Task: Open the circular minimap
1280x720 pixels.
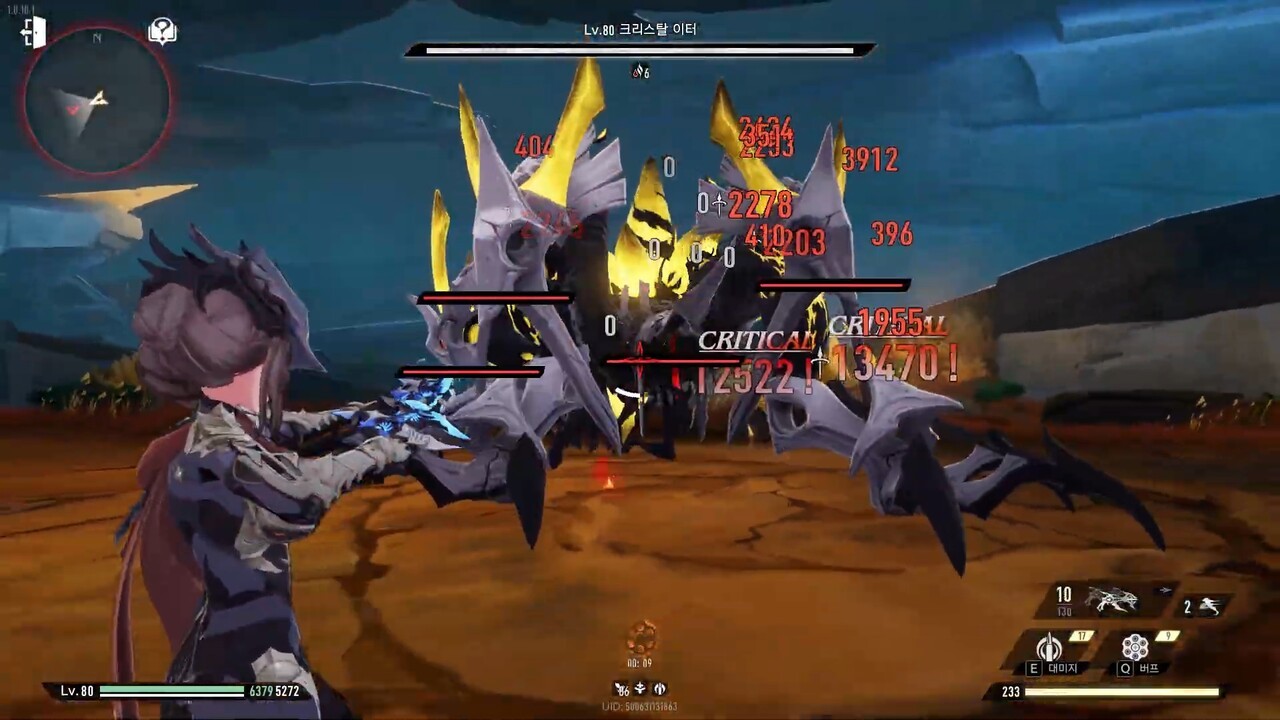Action: [x=97, y=100]
